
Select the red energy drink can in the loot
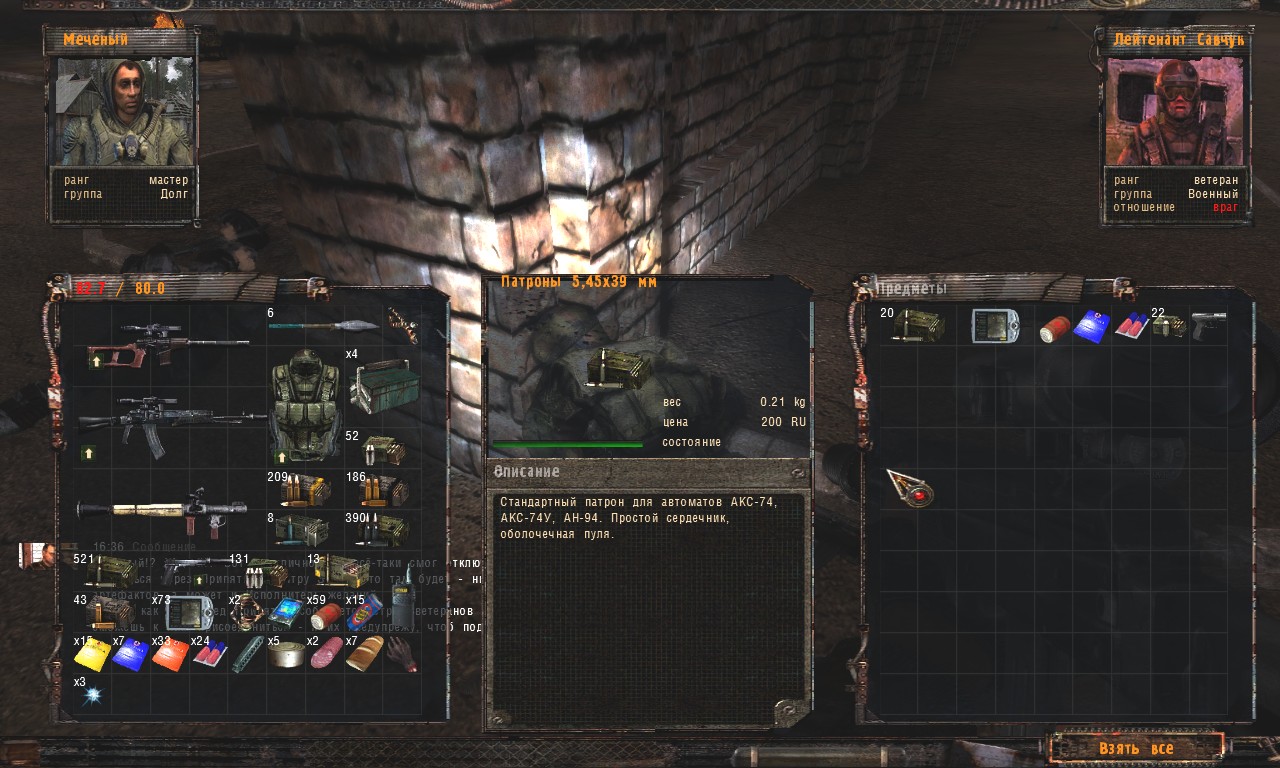click(1054, 328)
